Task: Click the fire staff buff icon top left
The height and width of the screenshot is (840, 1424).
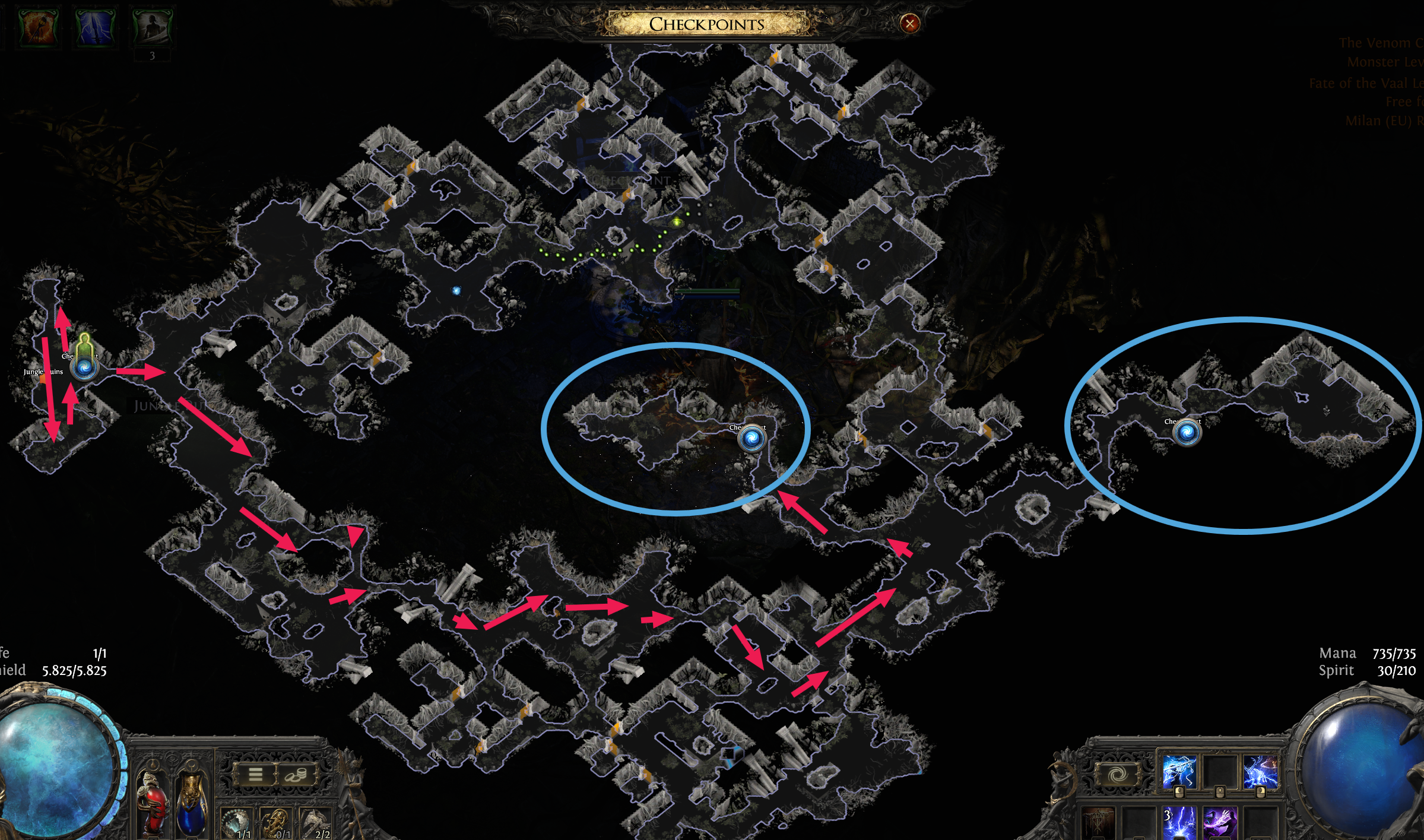Action: (x=38, y=26)
